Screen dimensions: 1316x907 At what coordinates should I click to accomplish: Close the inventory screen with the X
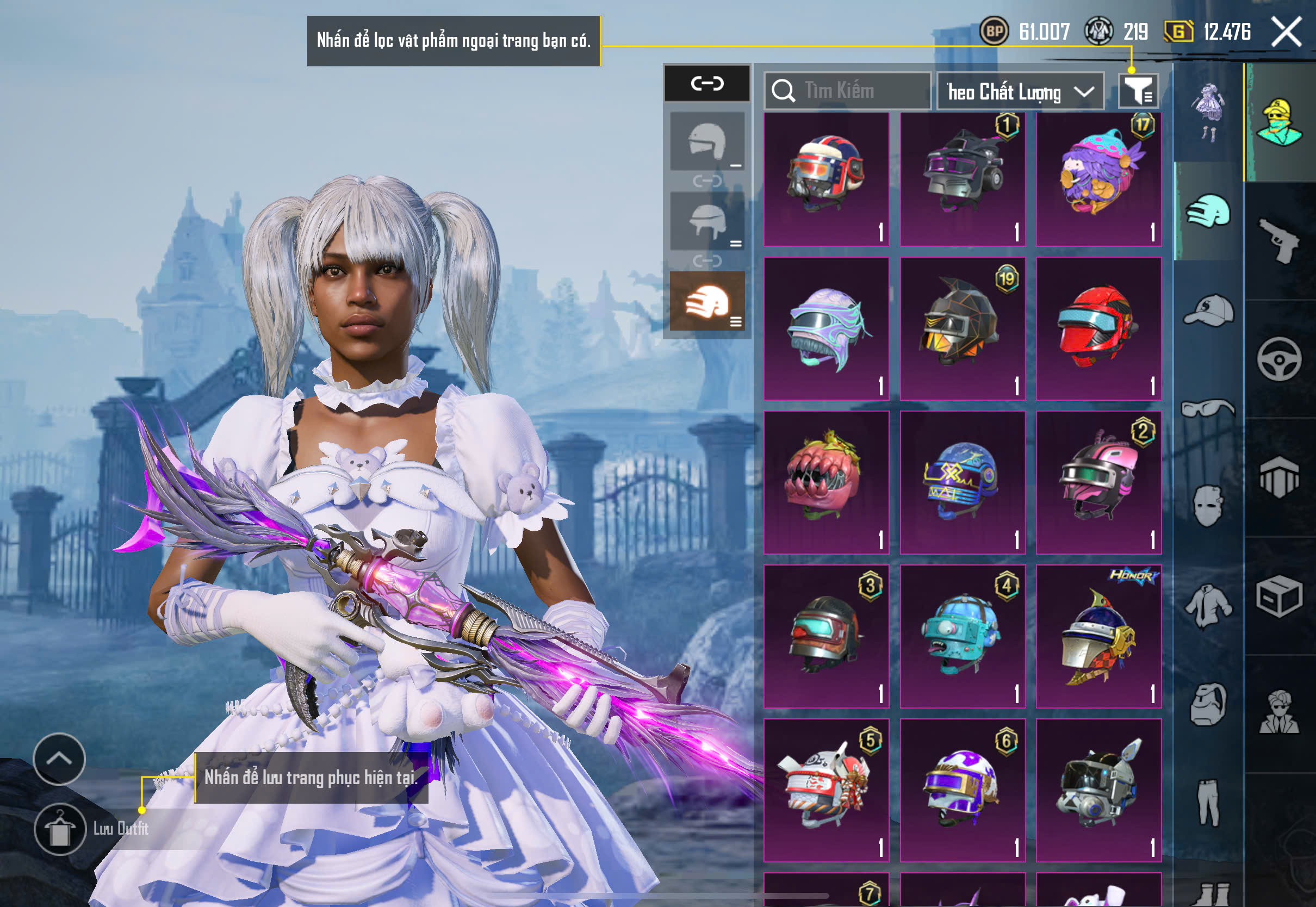tap(1286, 32)
